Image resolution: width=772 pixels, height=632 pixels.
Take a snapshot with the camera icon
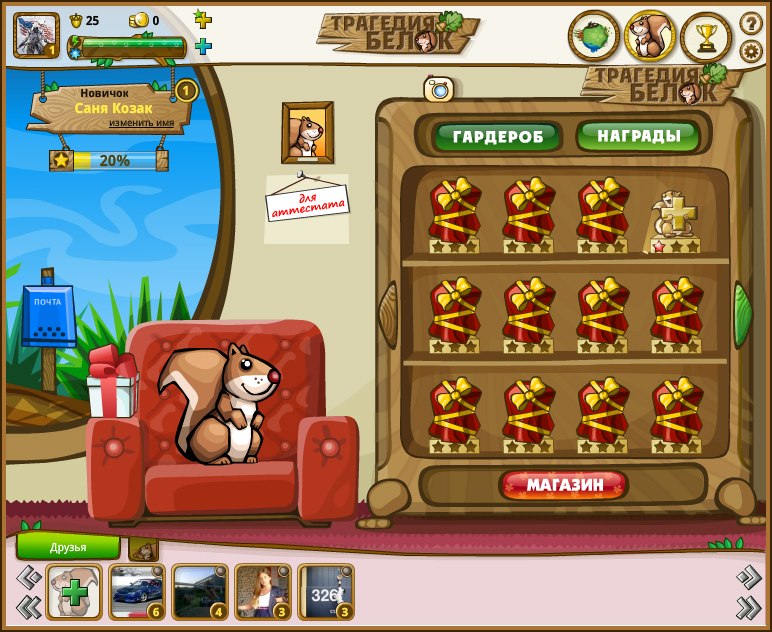point(438,90)
